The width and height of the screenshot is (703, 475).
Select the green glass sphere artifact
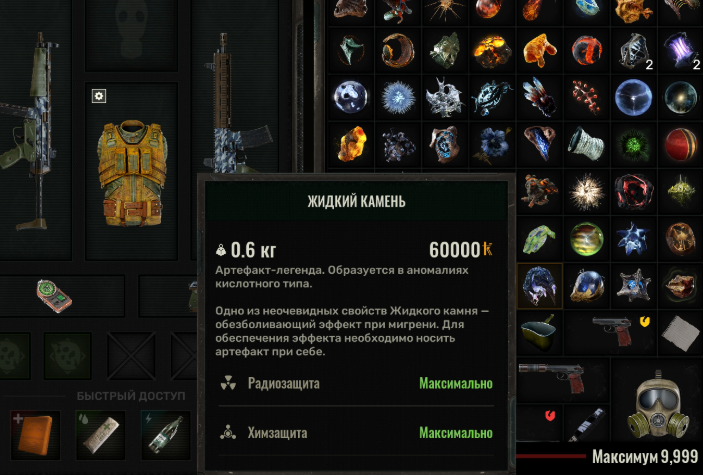tap(587, 238)
